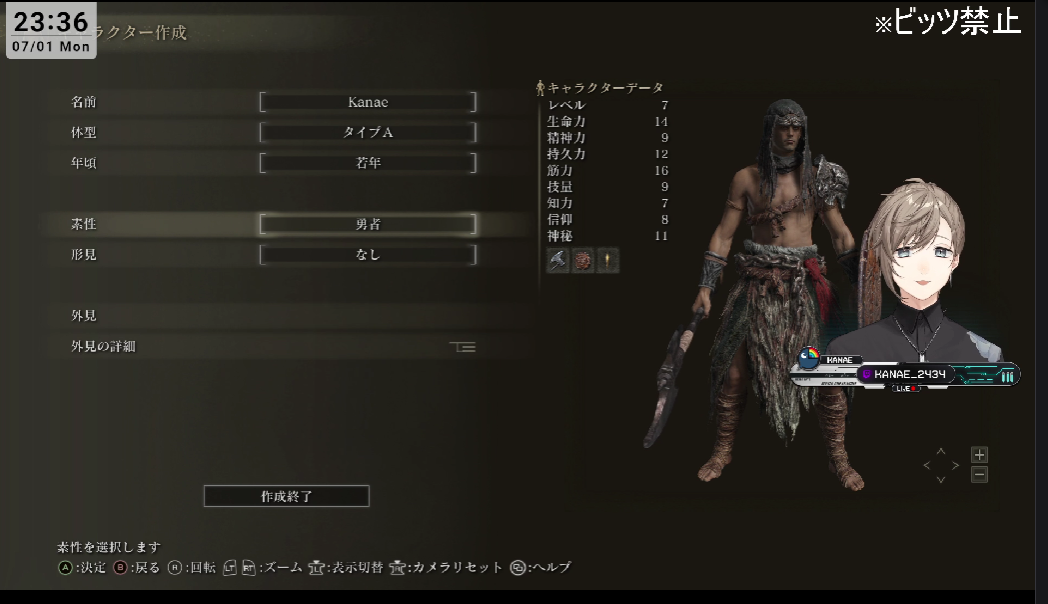The width and height of the screenshot is (1048, 604).
Task: Zoom in with the plus button
Action: pyautogui.click(x=979, y=455)
